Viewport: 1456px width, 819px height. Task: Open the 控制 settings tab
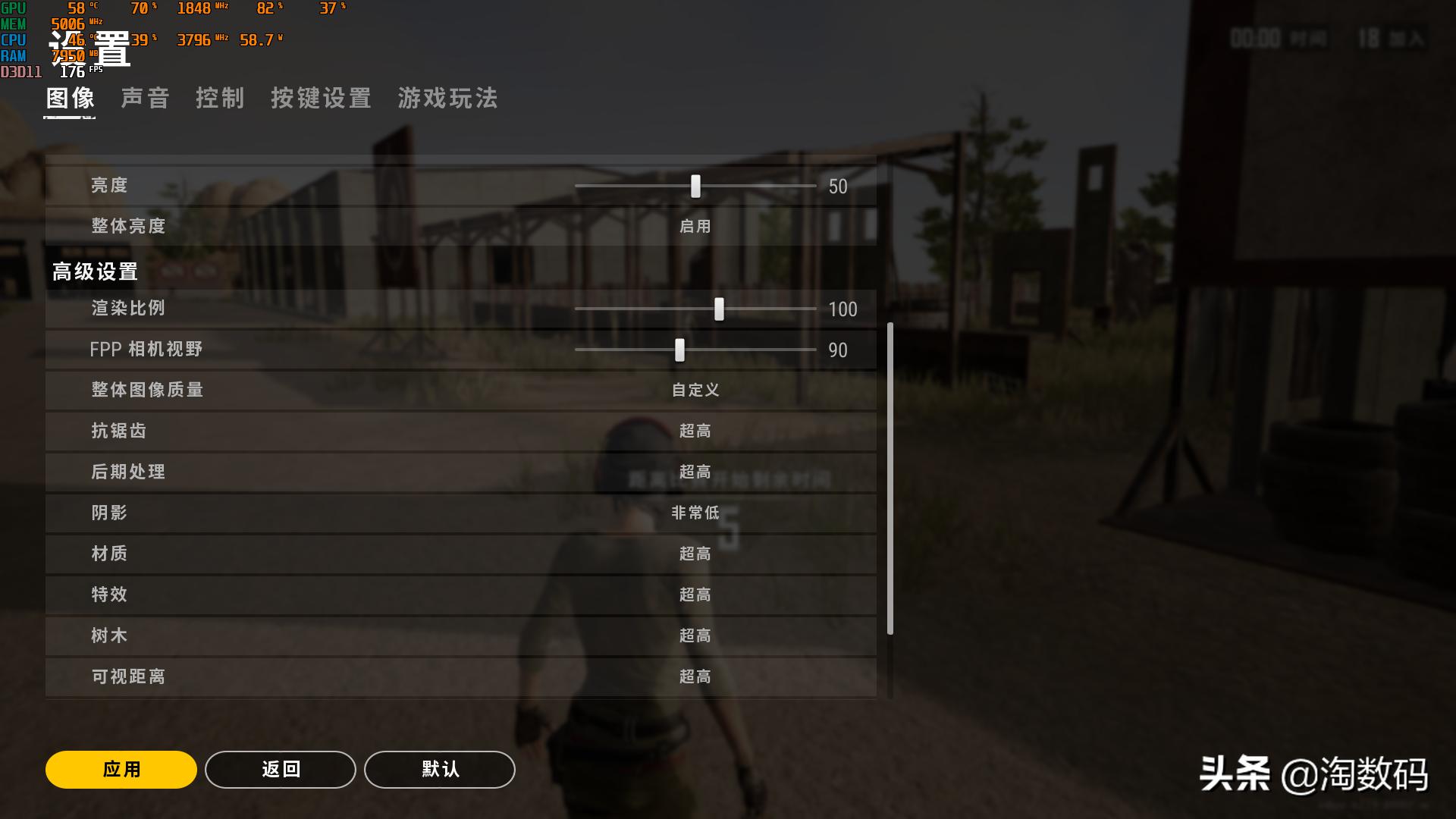pos(221,98)
